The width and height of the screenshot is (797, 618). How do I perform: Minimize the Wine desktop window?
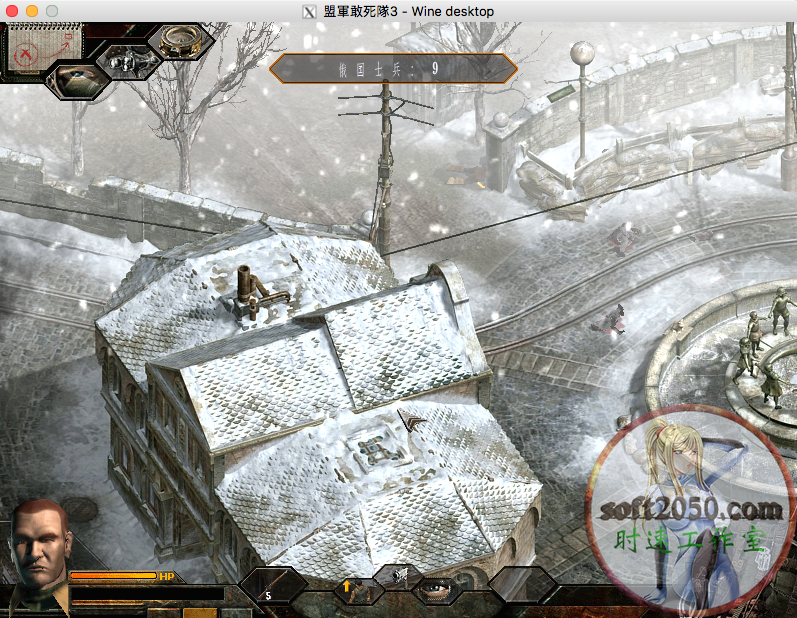tap(32, 10)
